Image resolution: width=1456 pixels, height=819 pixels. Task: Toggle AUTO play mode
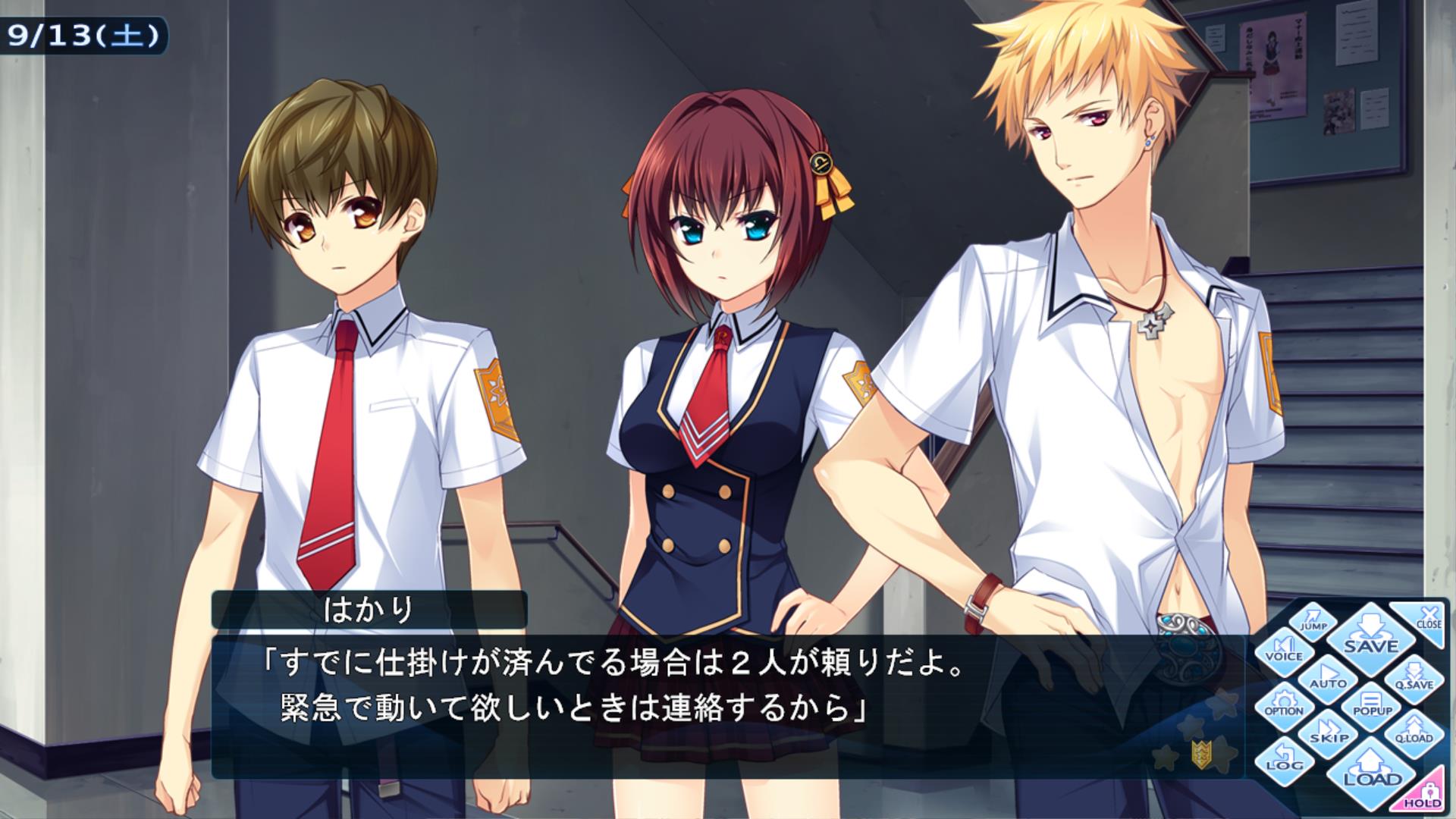tap(1327, 677)
